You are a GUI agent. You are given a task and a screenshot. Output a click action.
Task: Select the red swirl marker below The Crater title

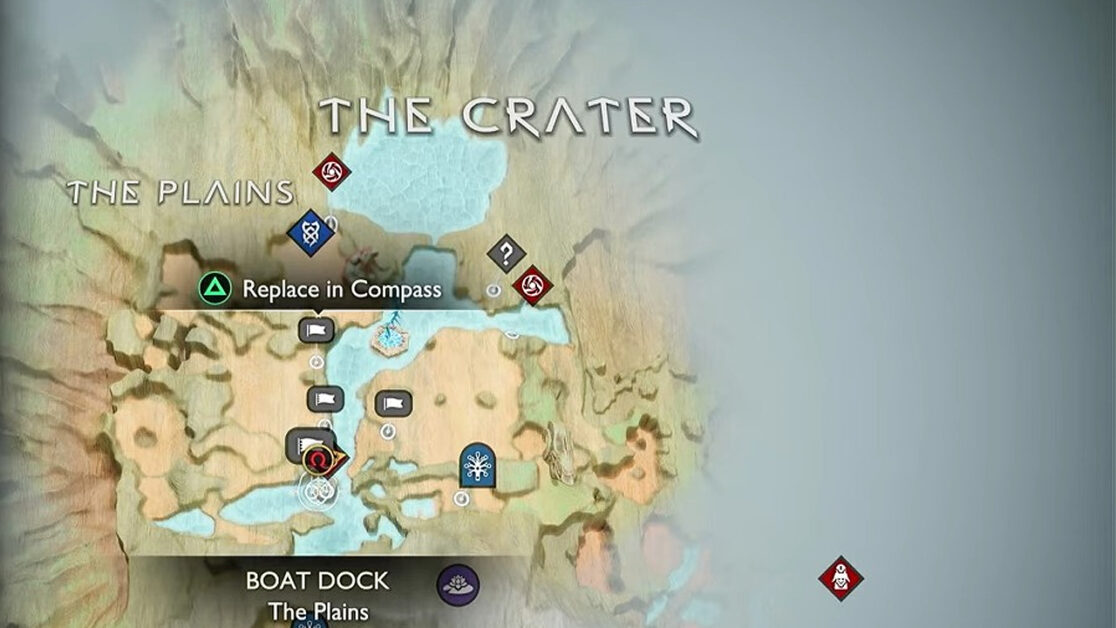tap(331, 173)
